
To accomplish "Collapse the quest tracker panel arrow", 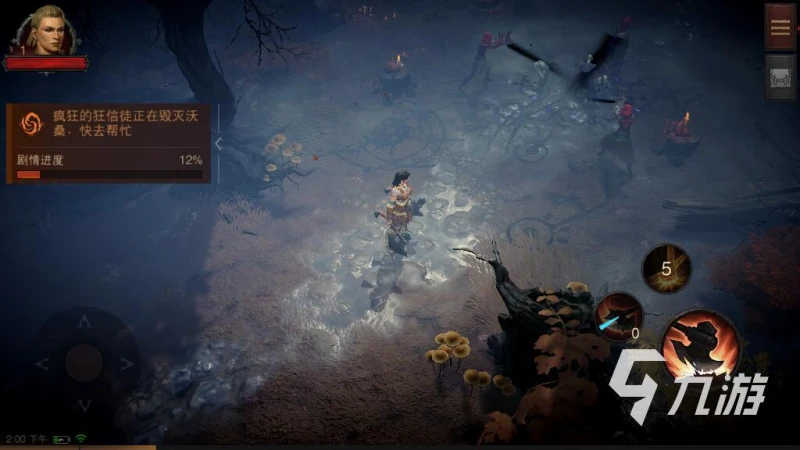I will (x=218, y=144).
